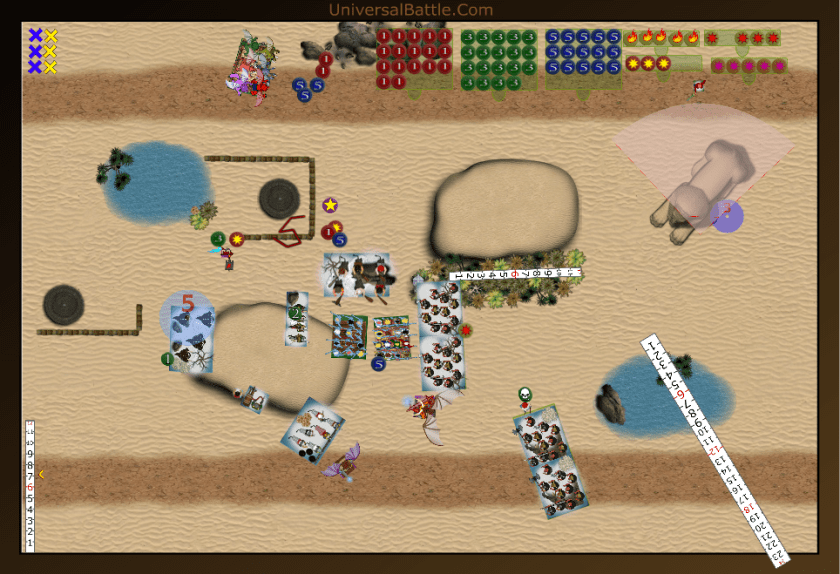840x574 pixels.
Task: Choose the large tilted regiment below the skull
Action: 548,460
